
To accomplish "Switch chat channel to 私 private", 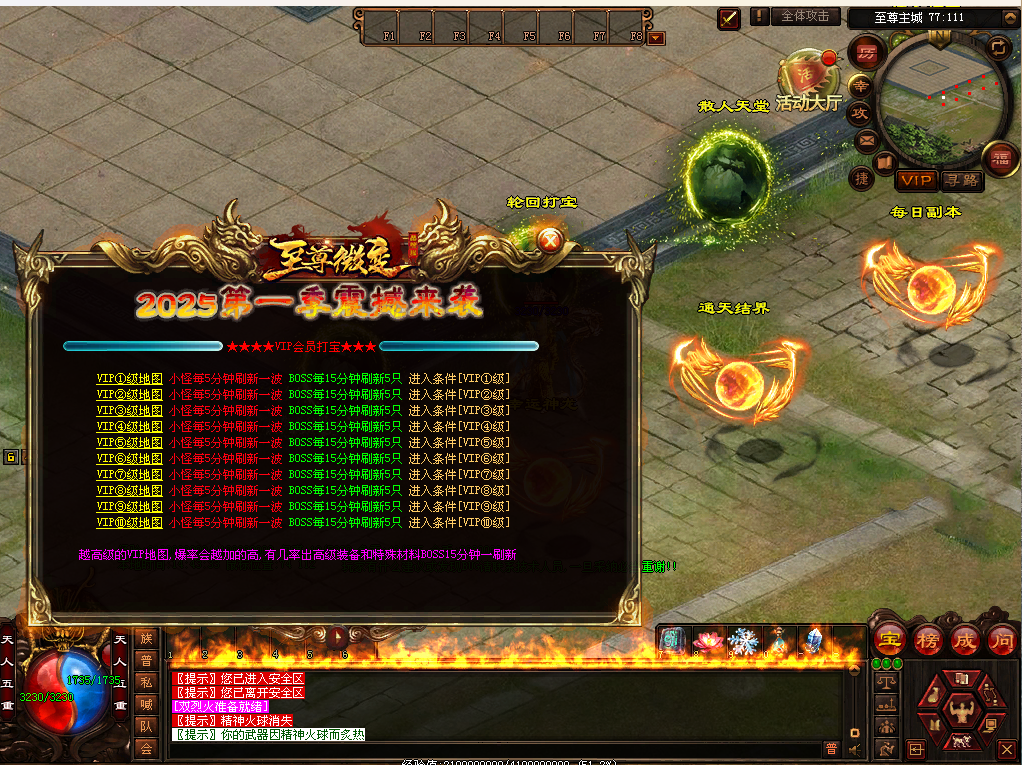I will [146, 682].
